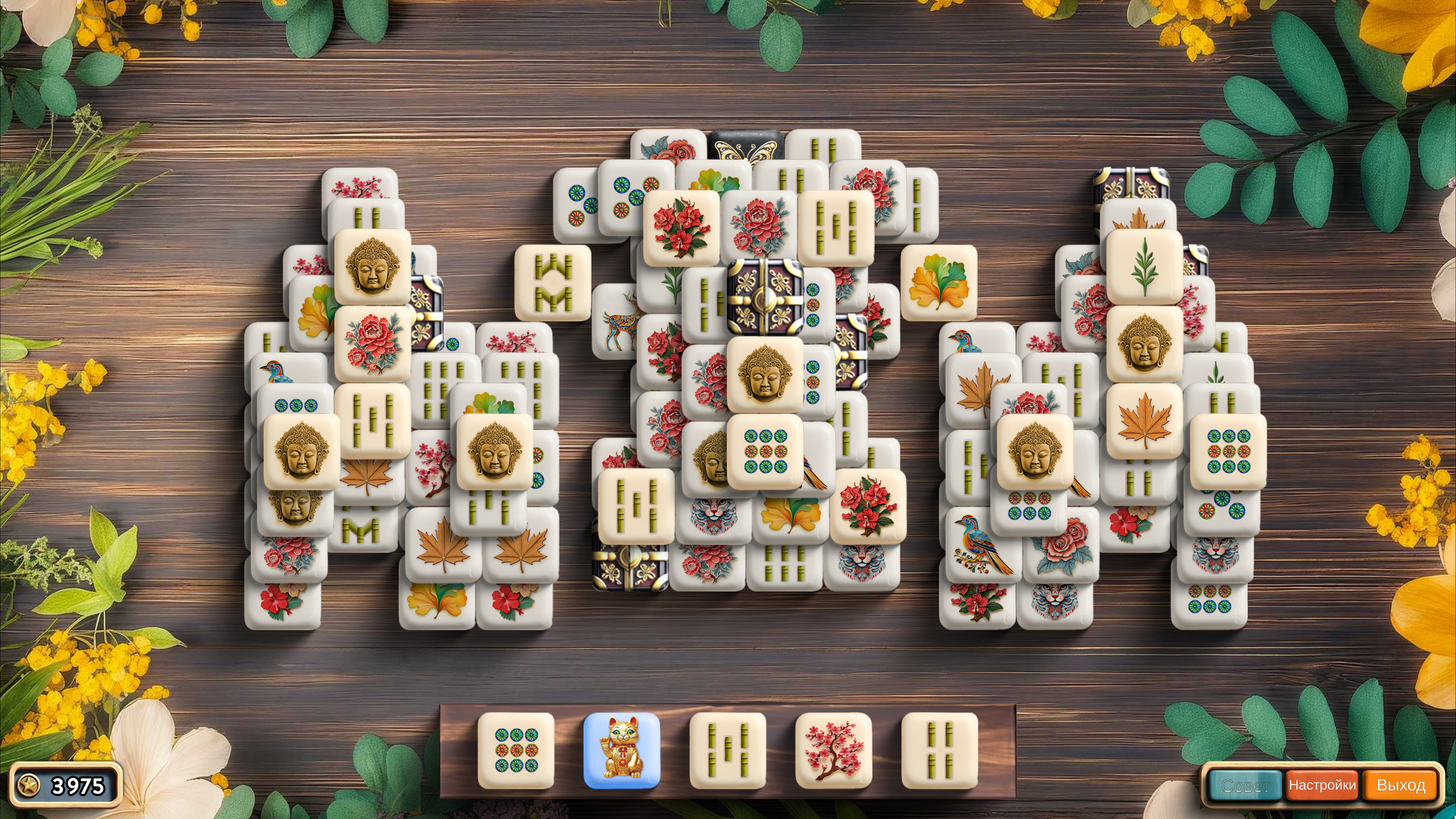Exit the game with the Выход button
The height and width of the screenshot is (819, 1456).
(1400, 785)
